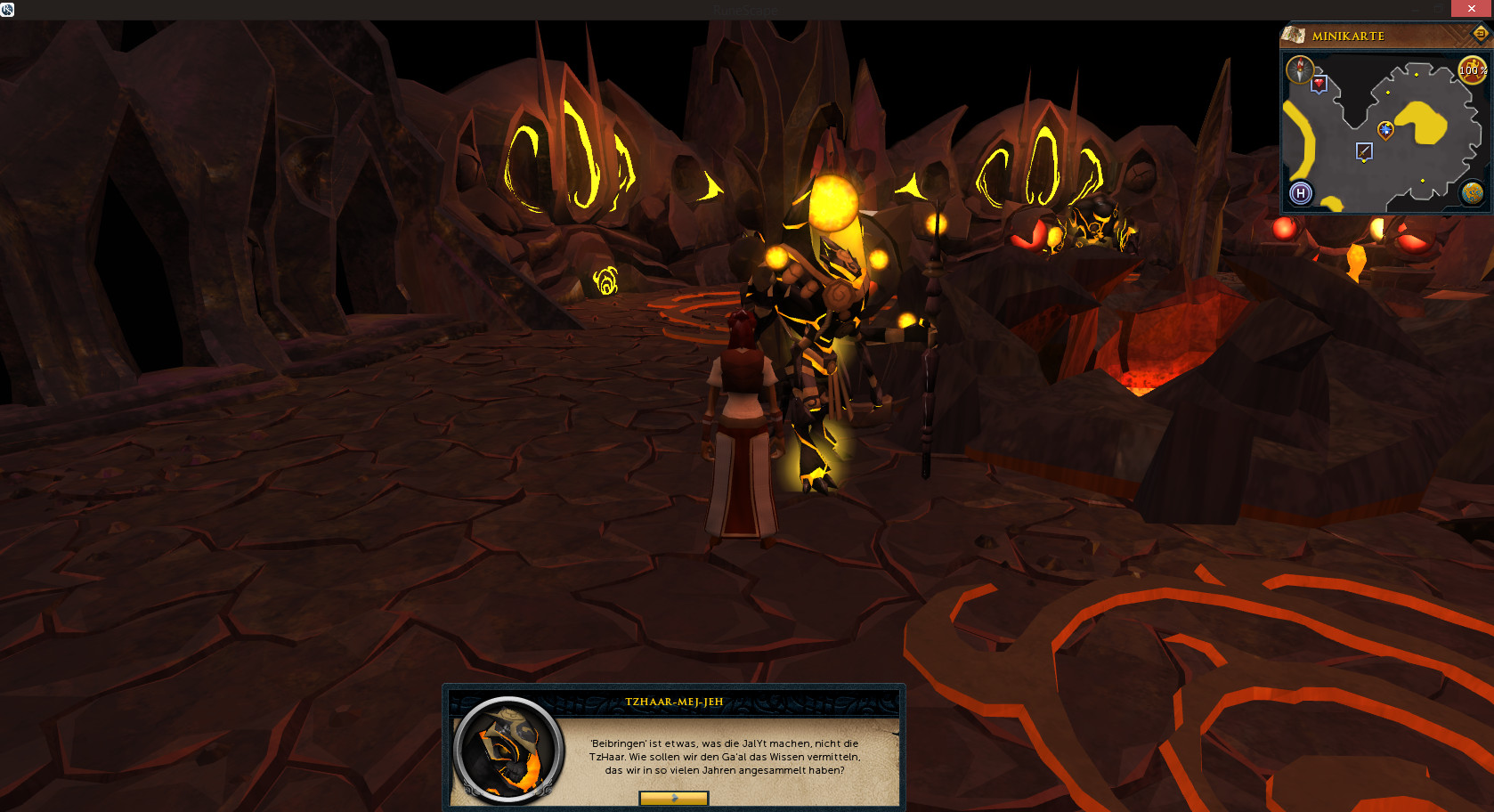
Task: Click the compass on the minimap
Action: [x=1299, y=69]
